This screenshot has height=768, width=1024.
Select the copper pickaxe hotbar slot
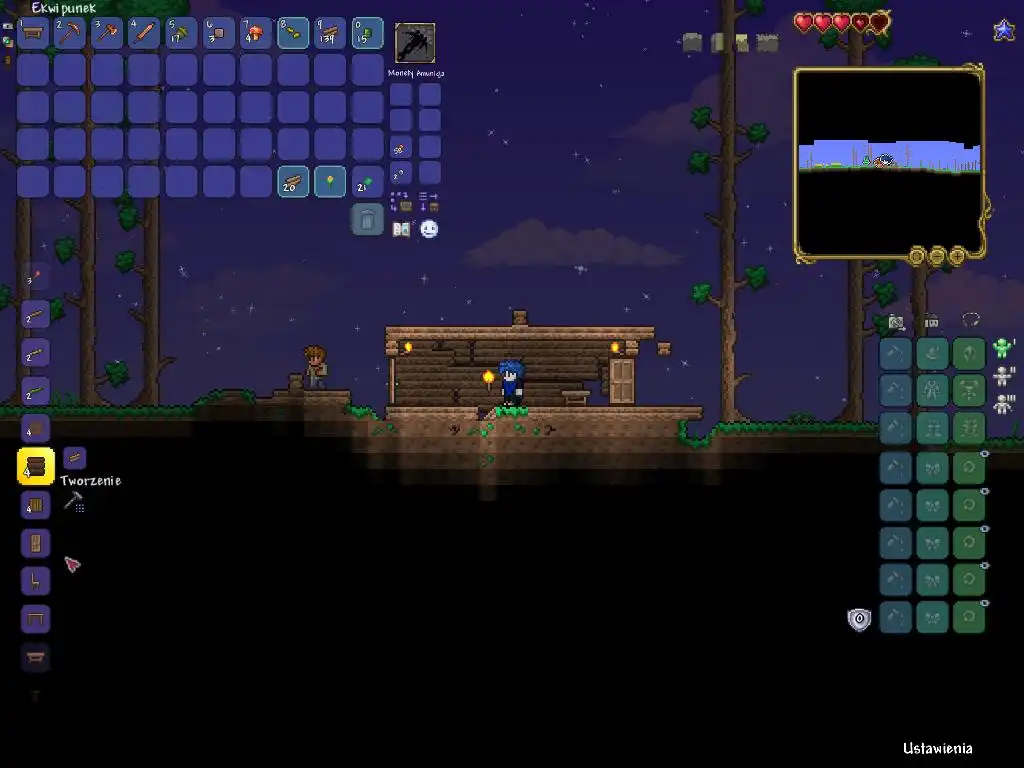pos(71,33)
